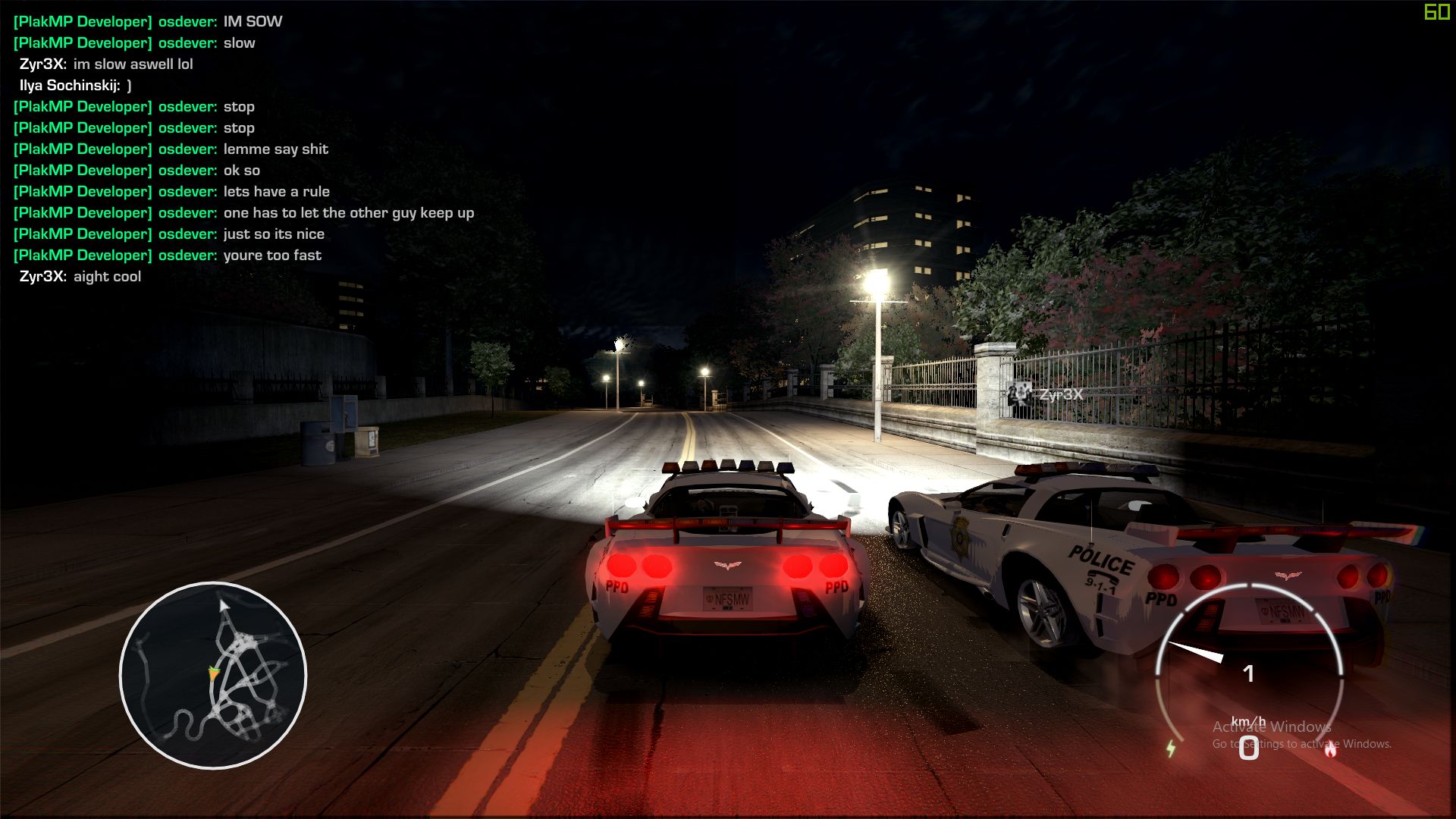
Task: Click the green nitro lightning icon
Action: (1172, 747)
